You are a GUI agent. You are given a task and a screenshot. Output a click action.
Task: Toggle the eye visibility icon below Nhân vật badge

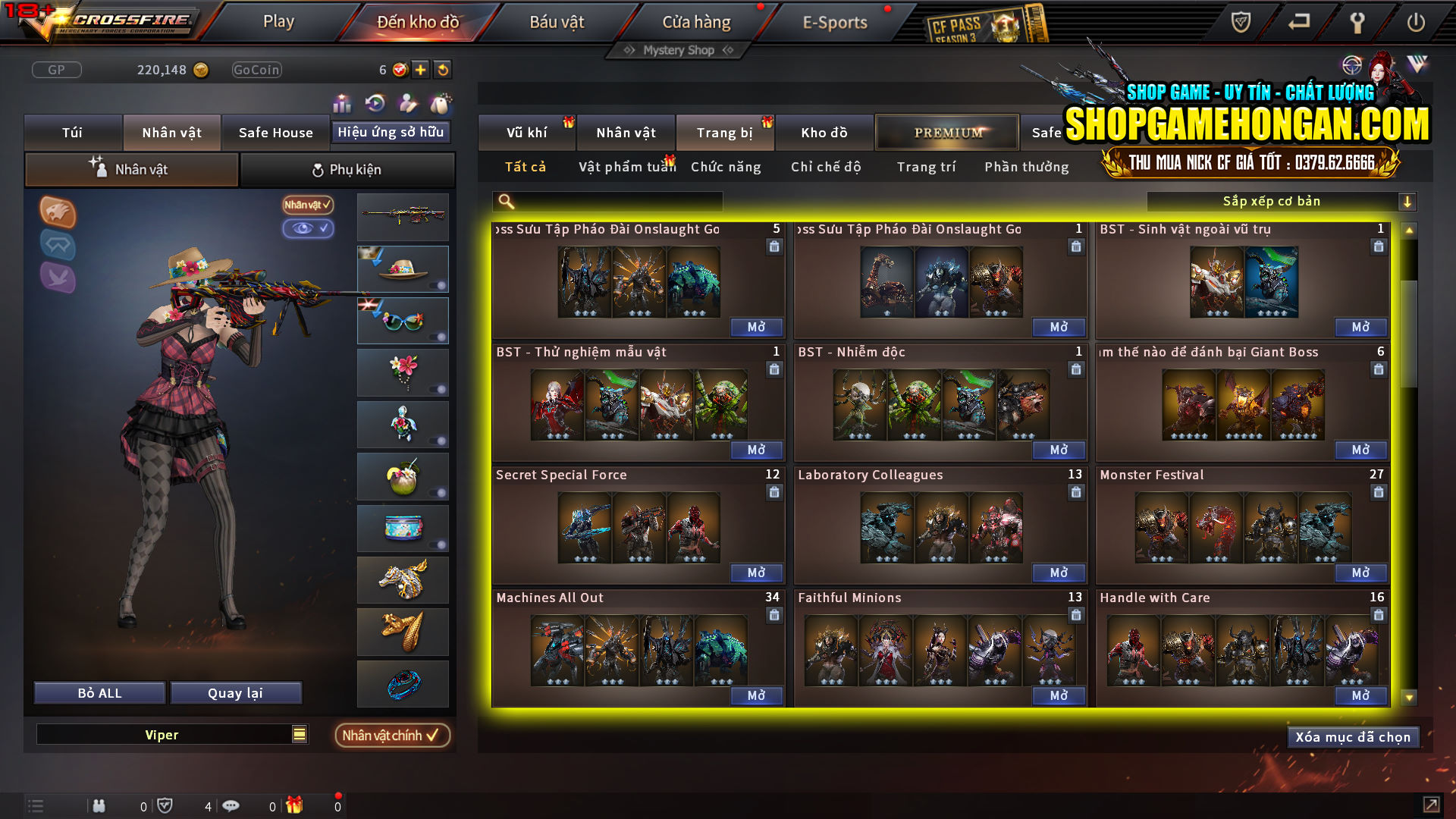pyautogui.click(x=308, y=229)
